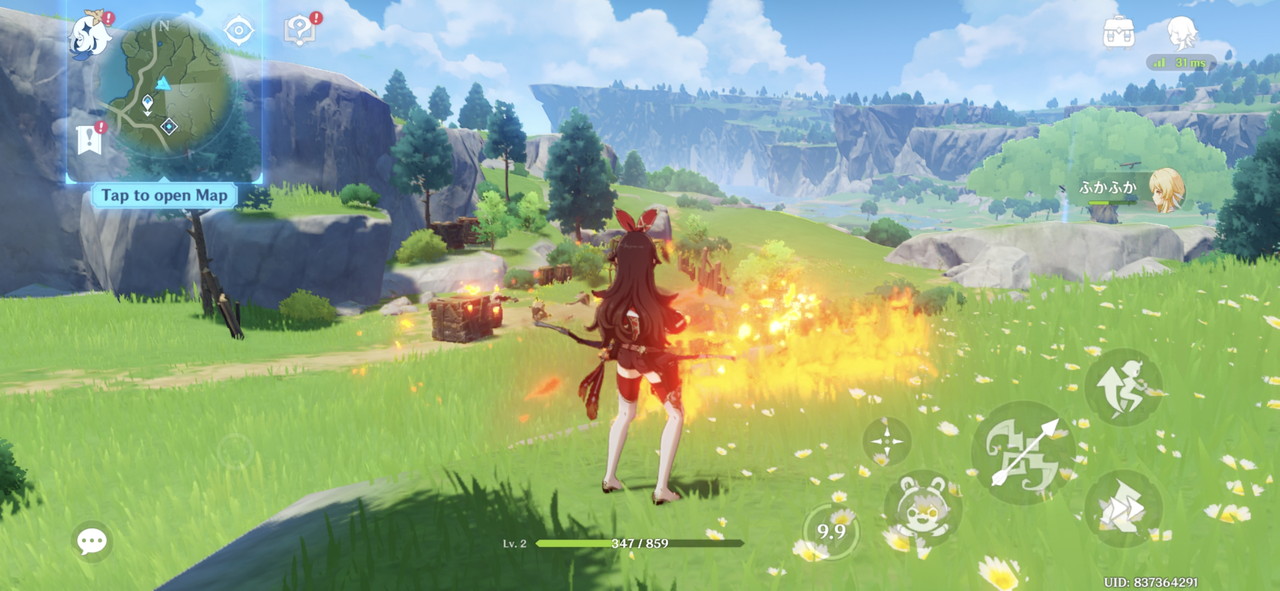Tap the sprint dash button
The height and width of the screenshot is (591, 1280).
pyautogui.click(x=1123, y=508)
